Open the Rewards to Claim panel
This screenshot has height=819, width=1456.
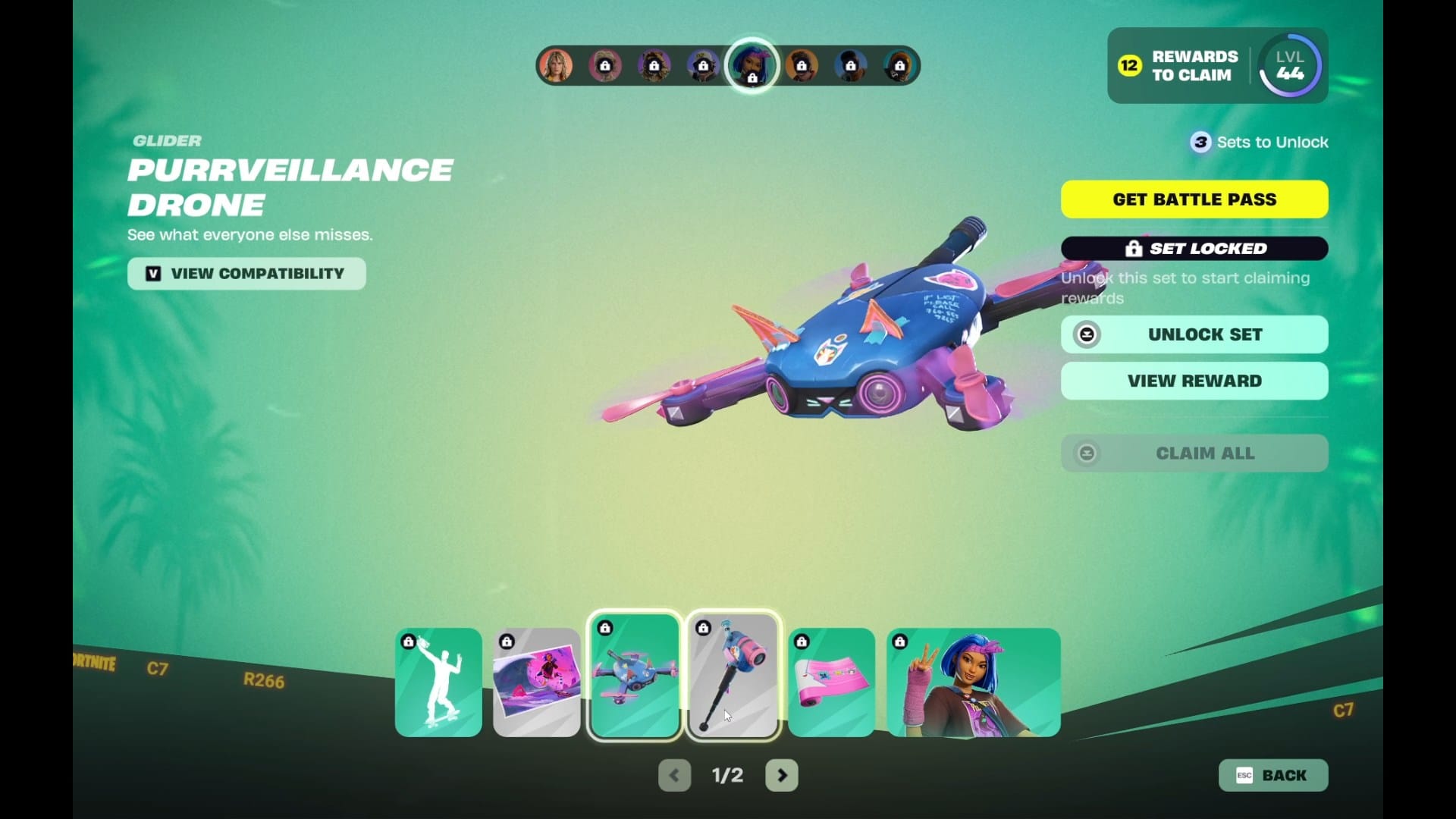tap(1179, 66)
